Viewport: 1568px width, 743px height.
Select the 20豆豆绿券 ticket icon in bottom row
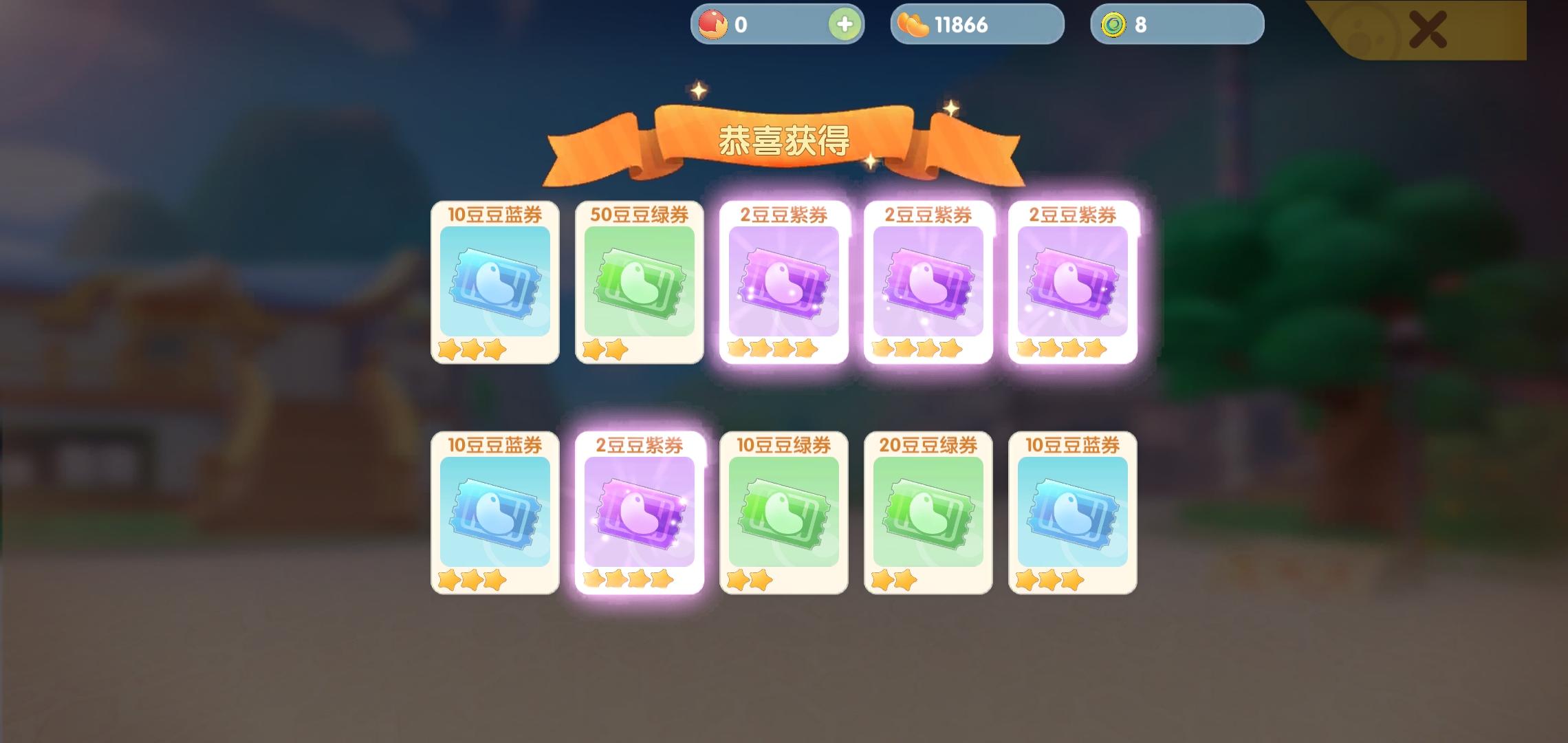tap(927, 513)
